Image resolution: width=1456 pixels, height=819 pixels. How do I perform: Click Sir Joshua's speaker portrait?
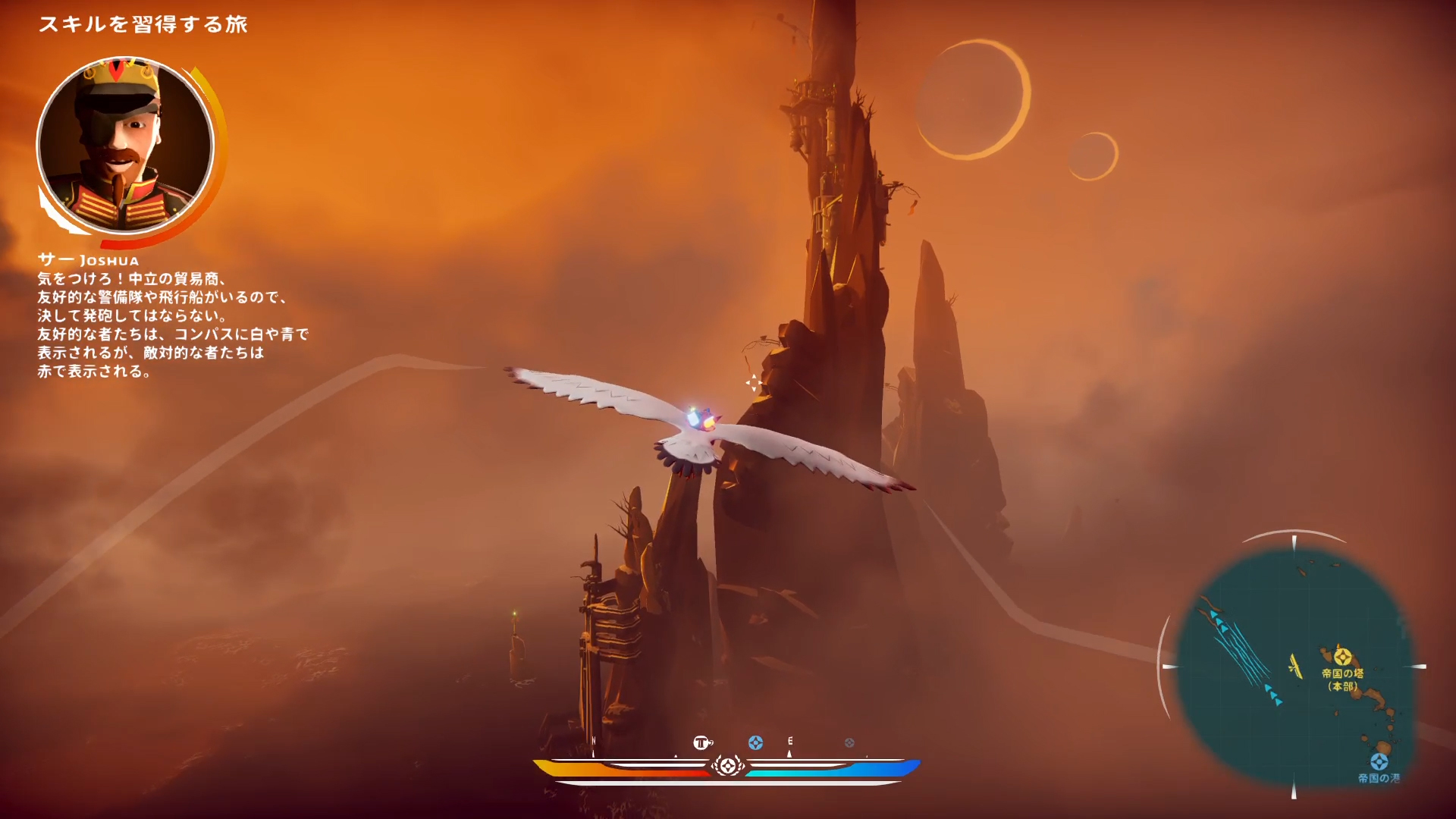click(x=125, y=146)
